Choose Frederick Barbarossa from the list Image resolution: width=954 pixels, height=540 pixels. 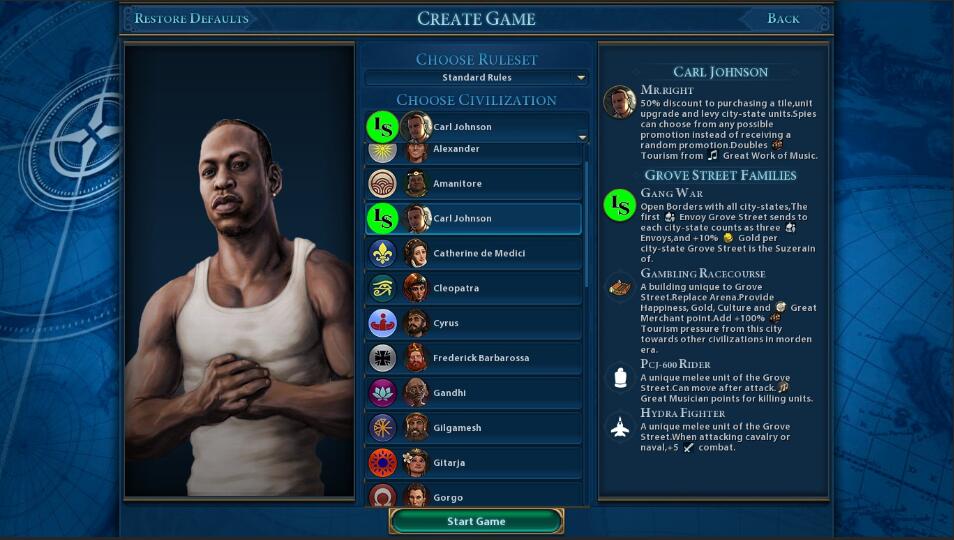(x=474, y=358)
